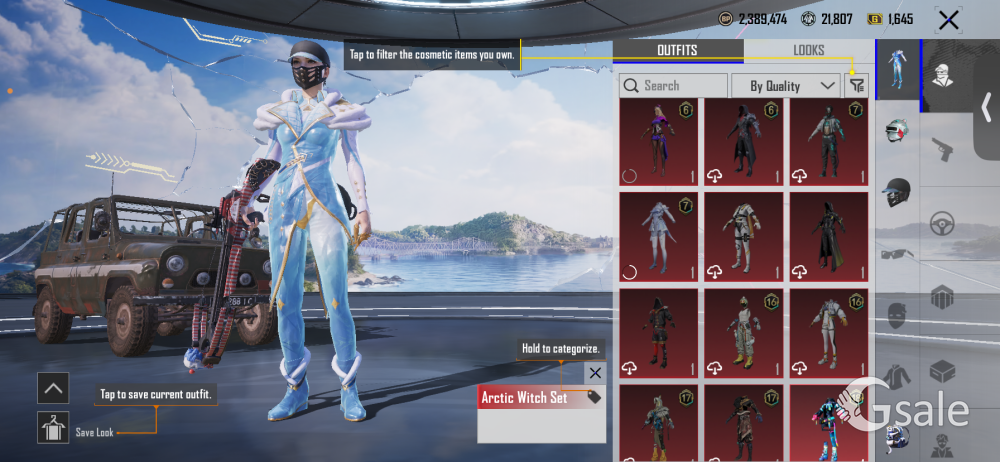Switch to the Looks tab
The image size is (1000, 462).
pyautogui.click(x=808, y=50)
